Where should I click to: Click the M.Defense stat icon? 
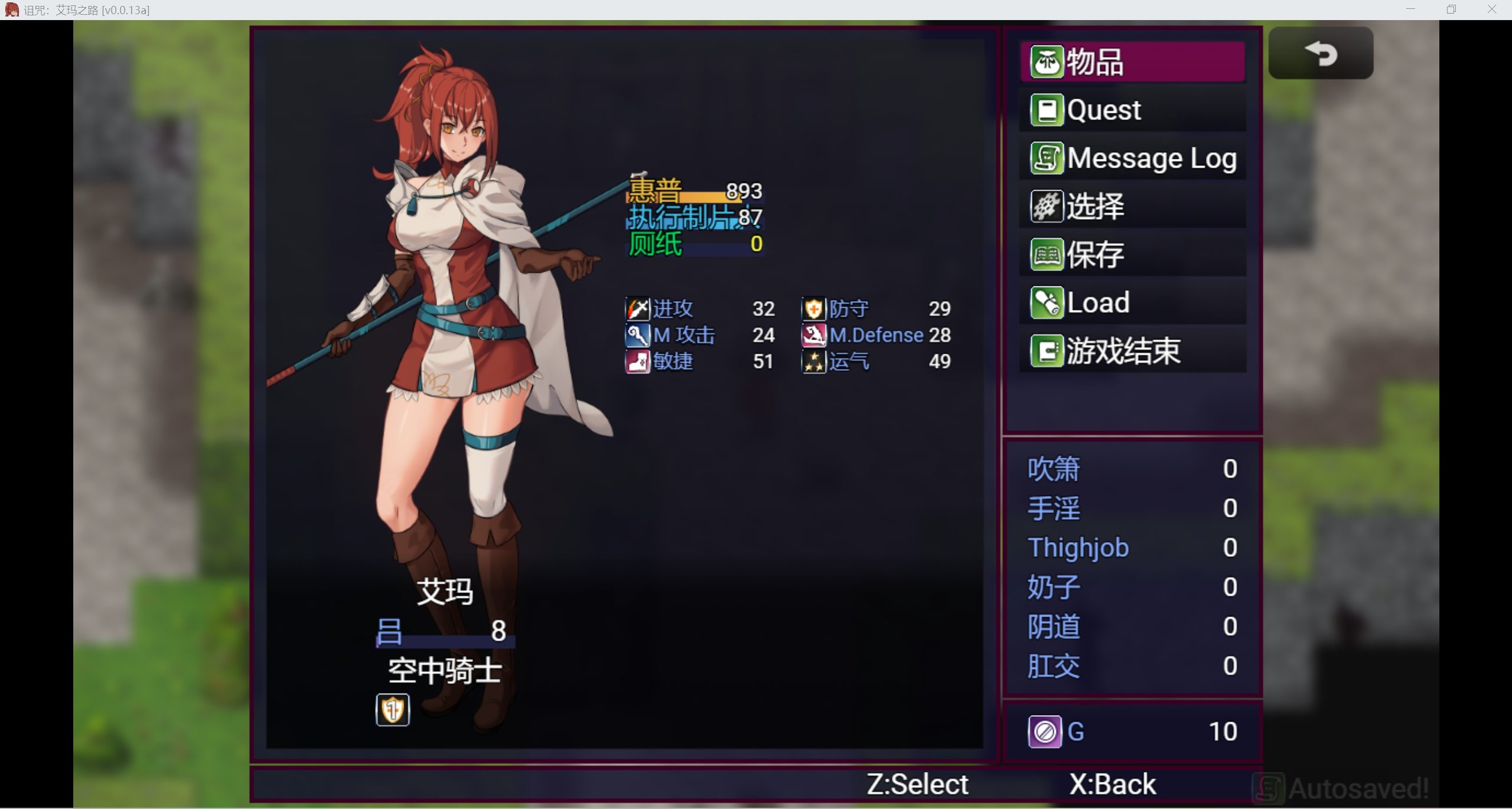tap(813, 334)
